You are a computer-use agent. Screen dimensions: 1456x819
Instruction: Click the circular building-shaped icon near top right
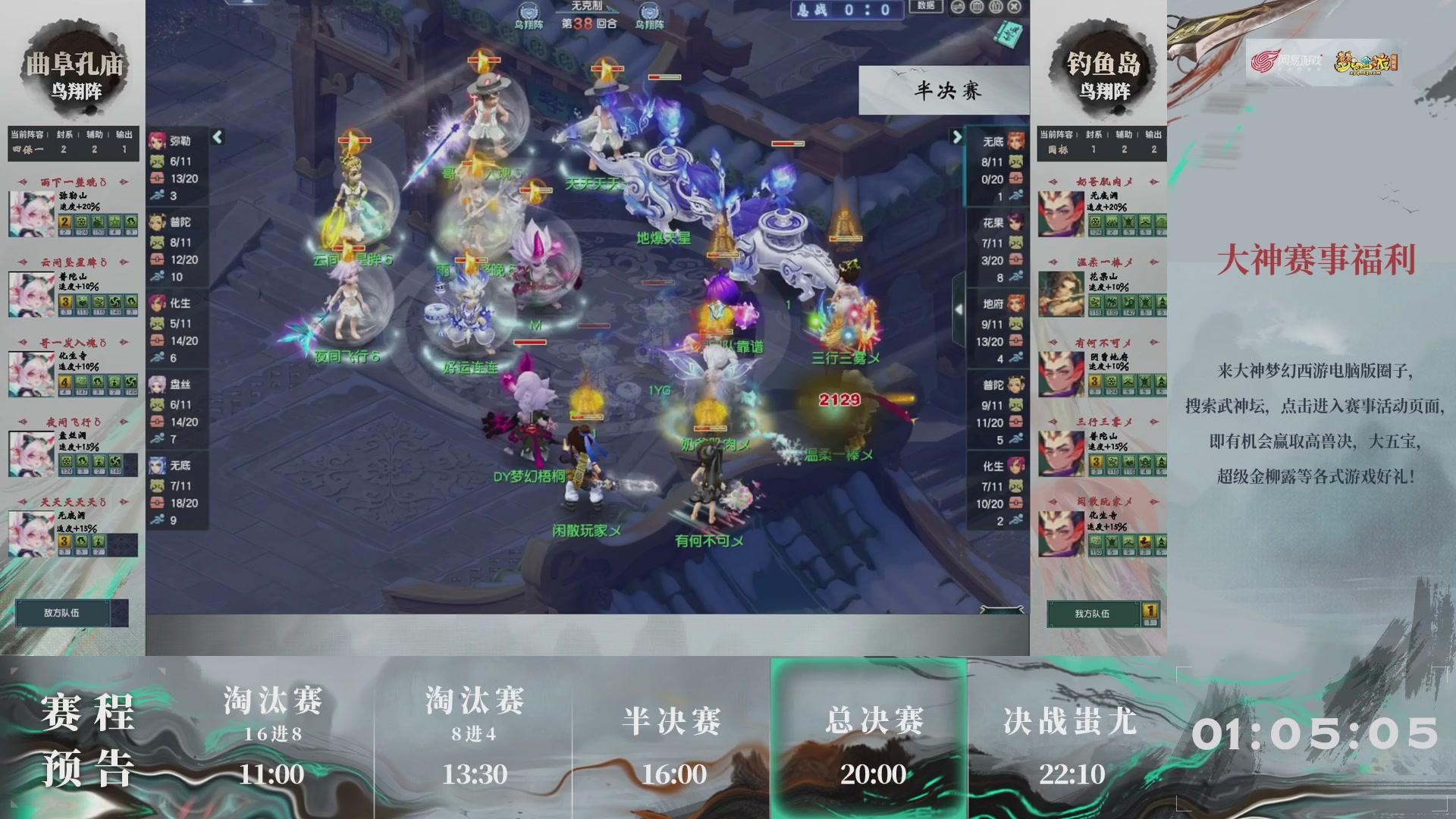point(977,8)
